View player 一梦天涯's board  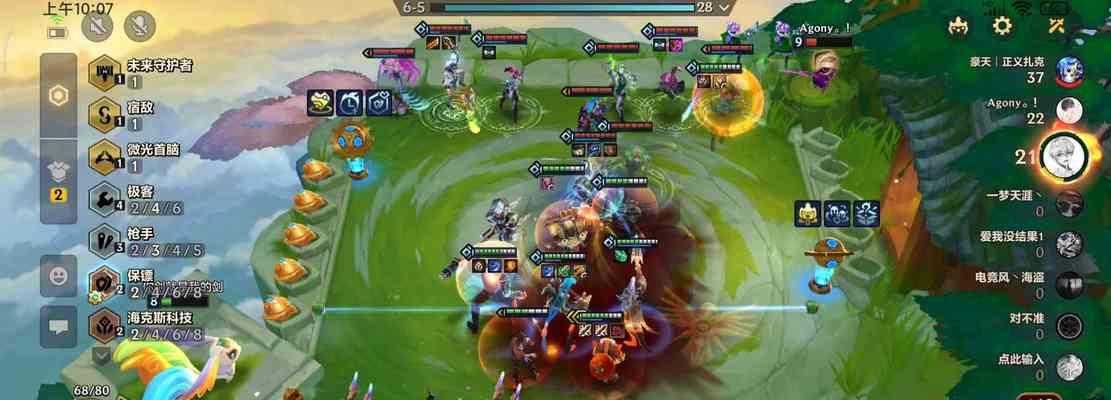point(1070,204)
